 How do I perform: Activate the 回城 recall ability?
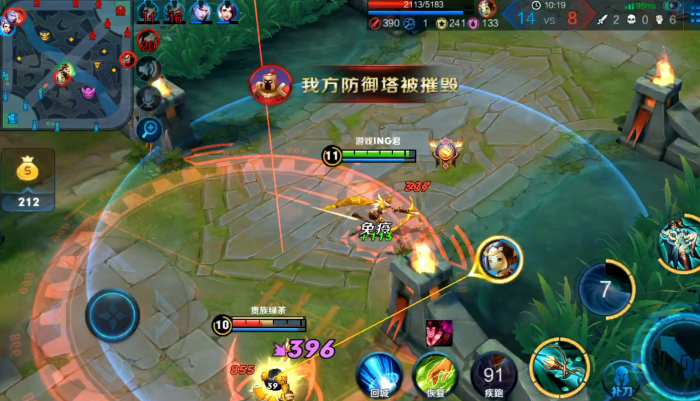379,373
